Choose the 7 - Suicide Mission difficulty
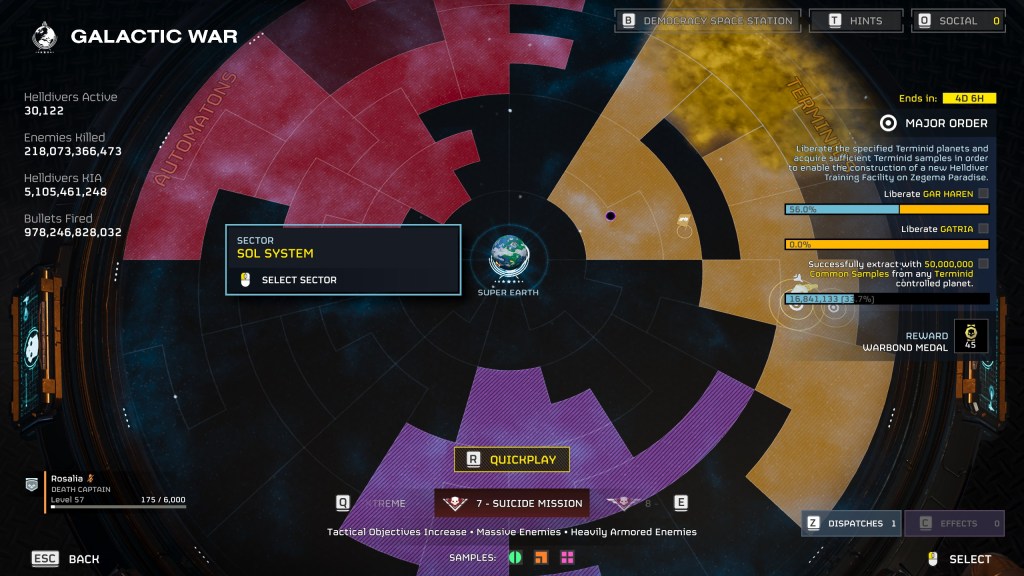Image resolution: width=1024 pixels, height=576 pixels. 512,503
